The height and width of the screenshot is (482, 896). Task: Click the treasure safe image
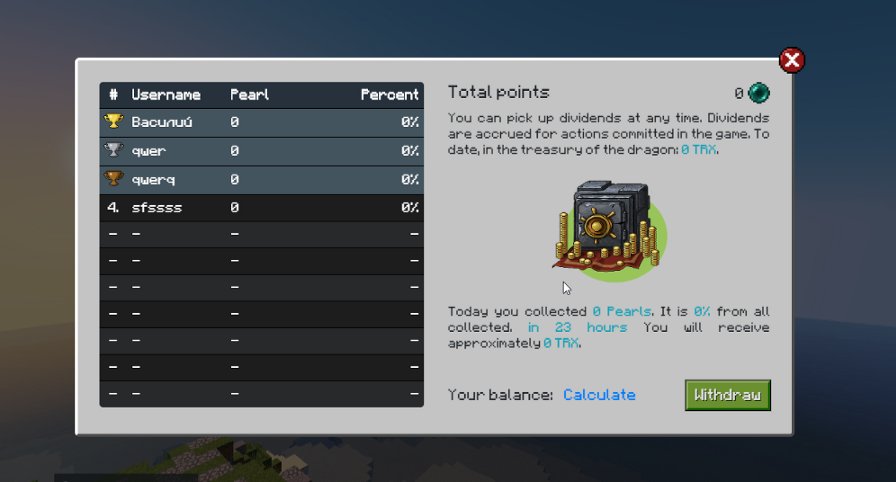(x=607, y=228)
